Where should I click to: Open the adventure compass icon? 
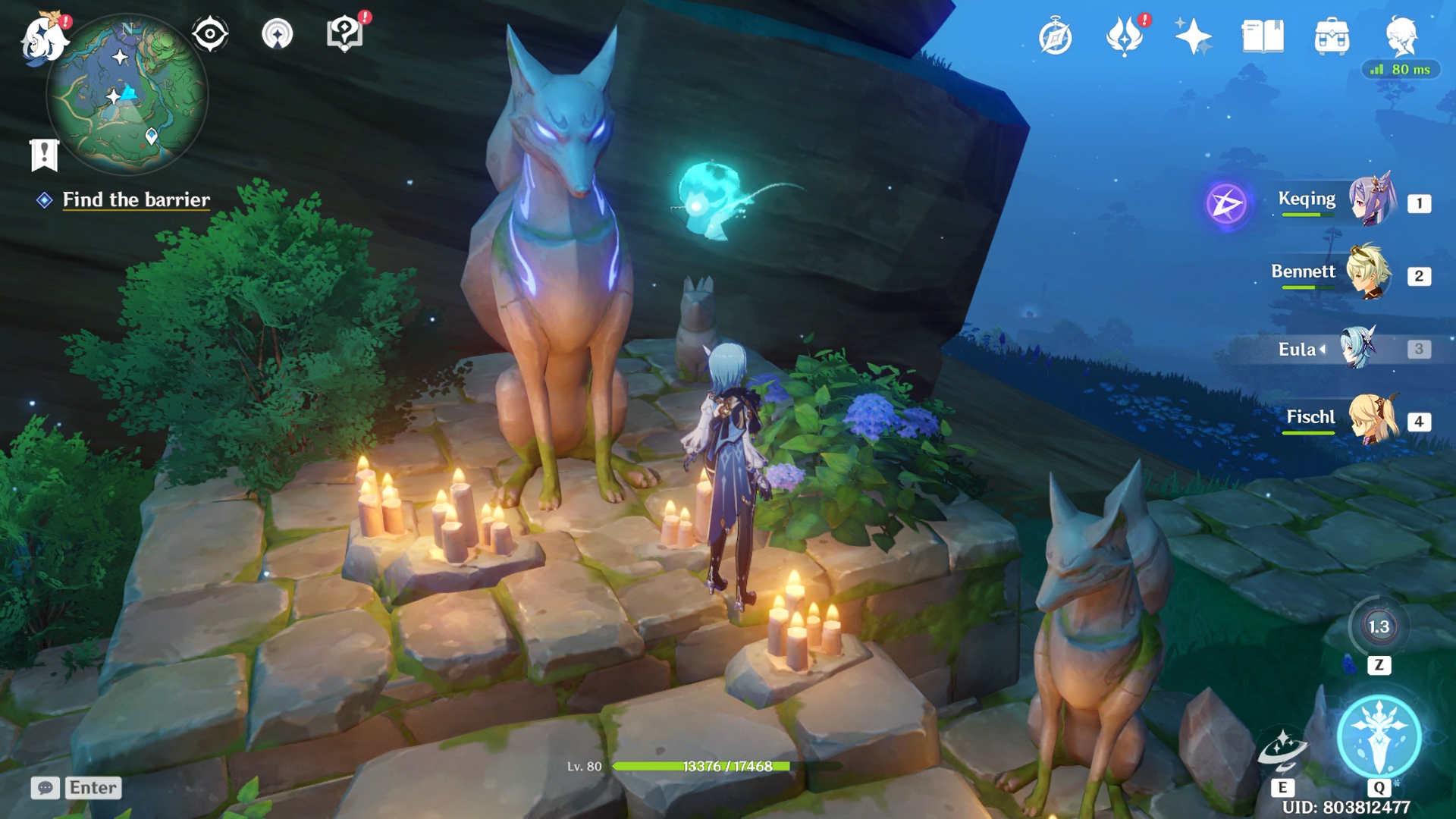[1055, 37]
